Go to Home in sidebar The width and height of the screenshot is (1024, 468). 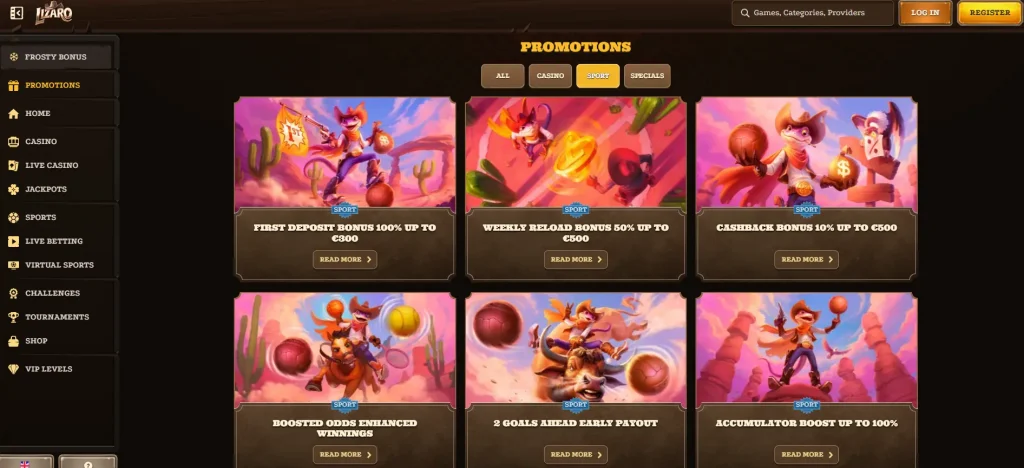pyautogui.click(x=38, y=113)
